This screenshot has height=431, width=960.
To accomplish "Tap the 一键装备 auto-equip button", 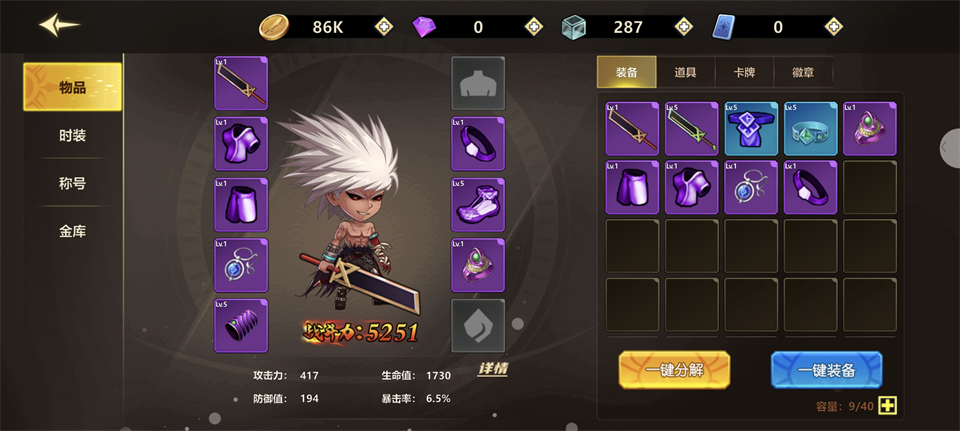I will coord(826,370).
